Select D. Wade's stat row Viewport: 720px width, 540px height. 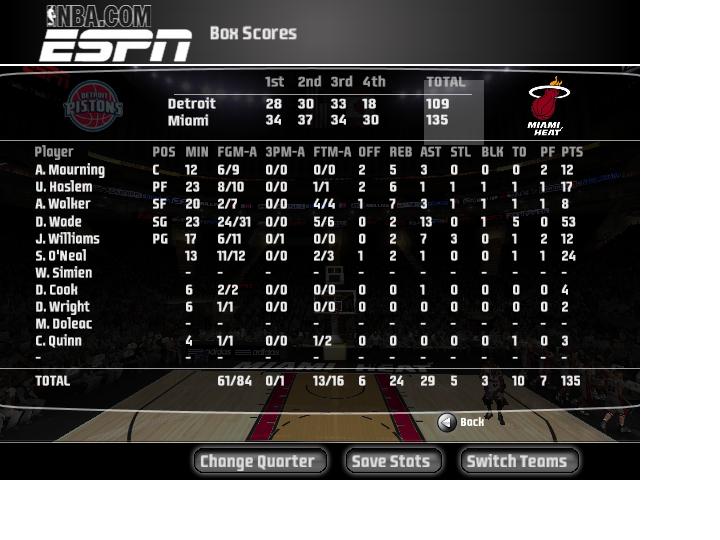pos(58,222)
